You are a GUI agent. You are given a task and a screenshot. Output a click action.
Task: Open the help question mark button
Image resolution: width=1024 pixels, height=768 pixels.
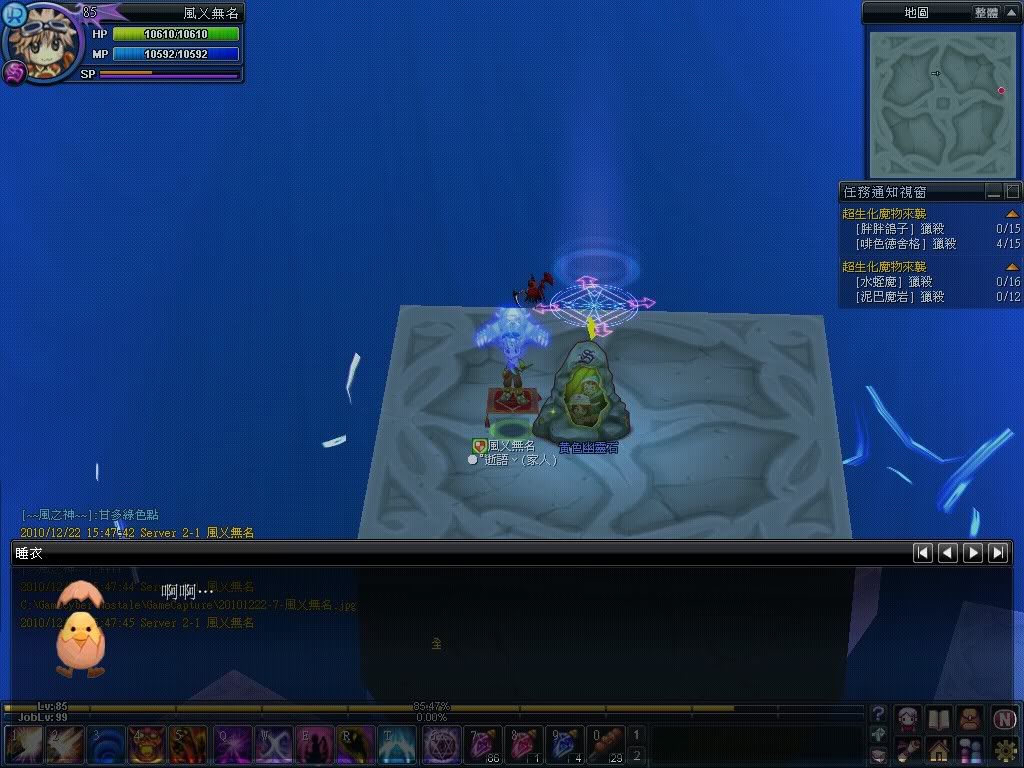(878, 714)
